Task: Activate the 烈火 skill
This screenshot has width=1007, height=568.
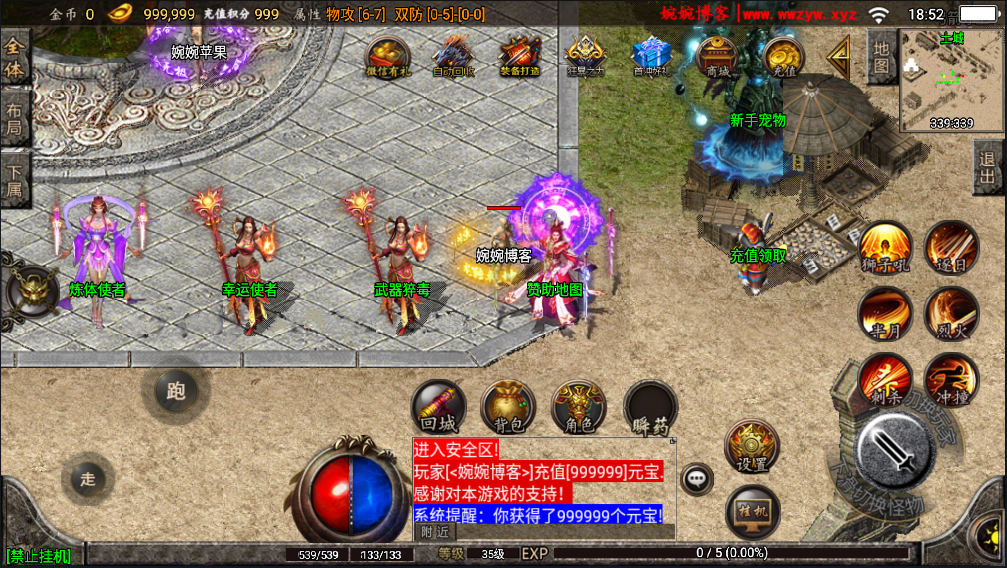Action: (x=950, y=312)
